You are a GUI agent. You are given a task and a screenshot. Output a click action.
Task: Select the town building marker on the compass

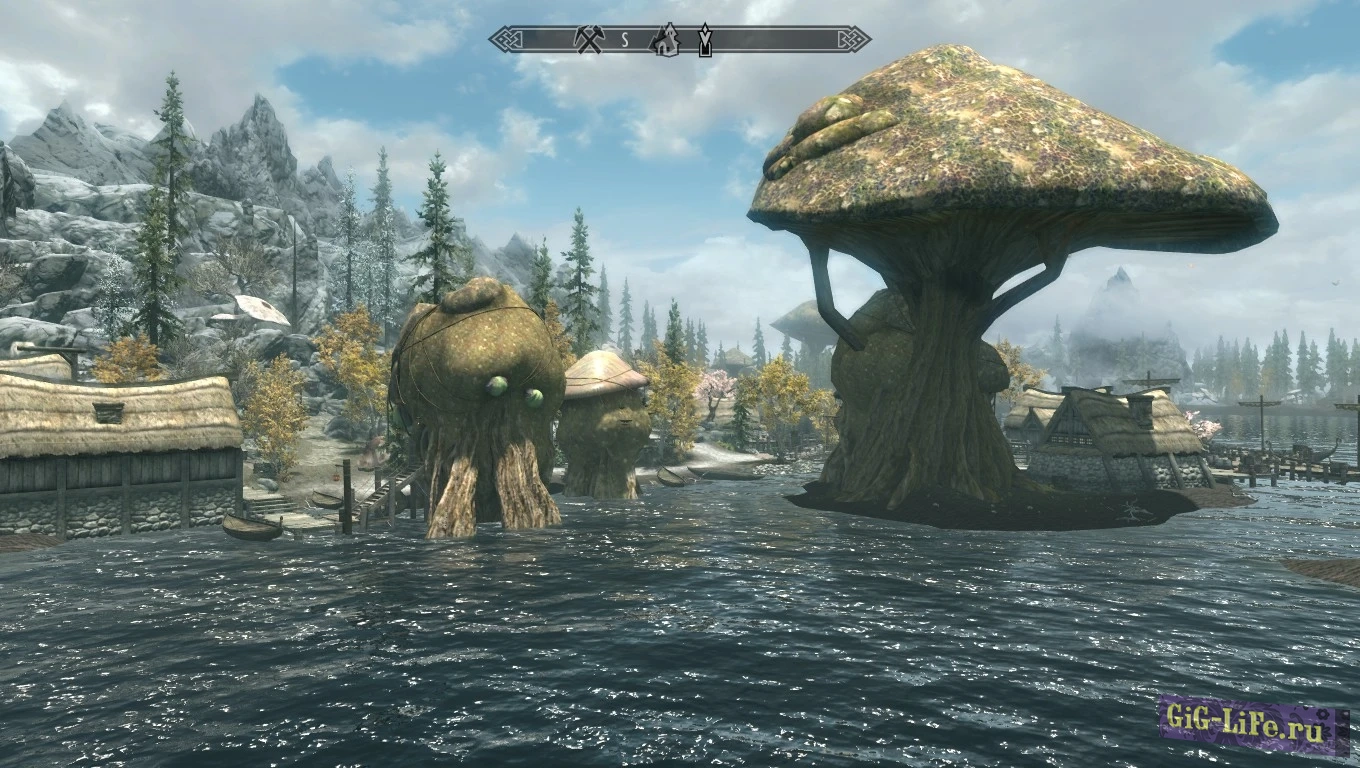click(664, 39)
